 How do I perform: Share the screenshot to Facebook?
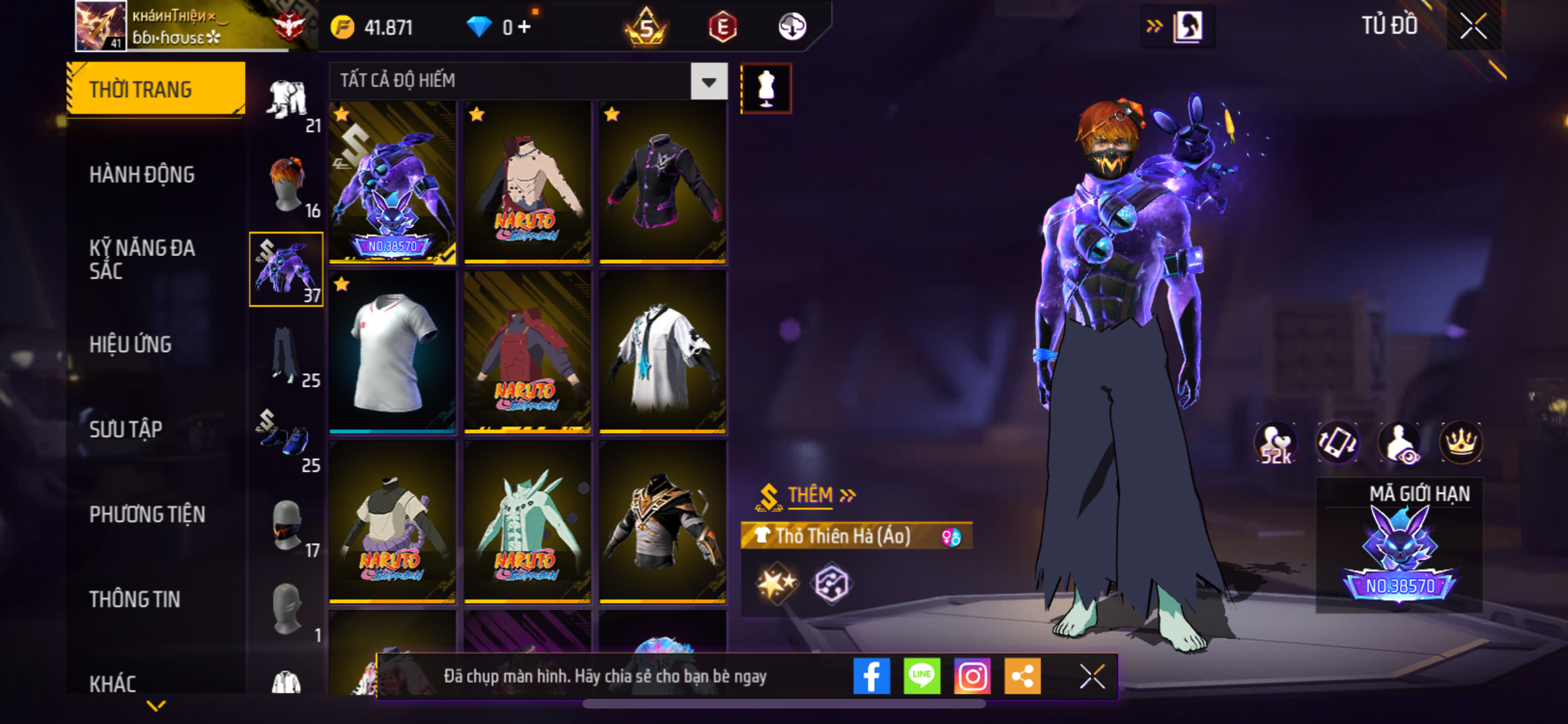[872, 676]
